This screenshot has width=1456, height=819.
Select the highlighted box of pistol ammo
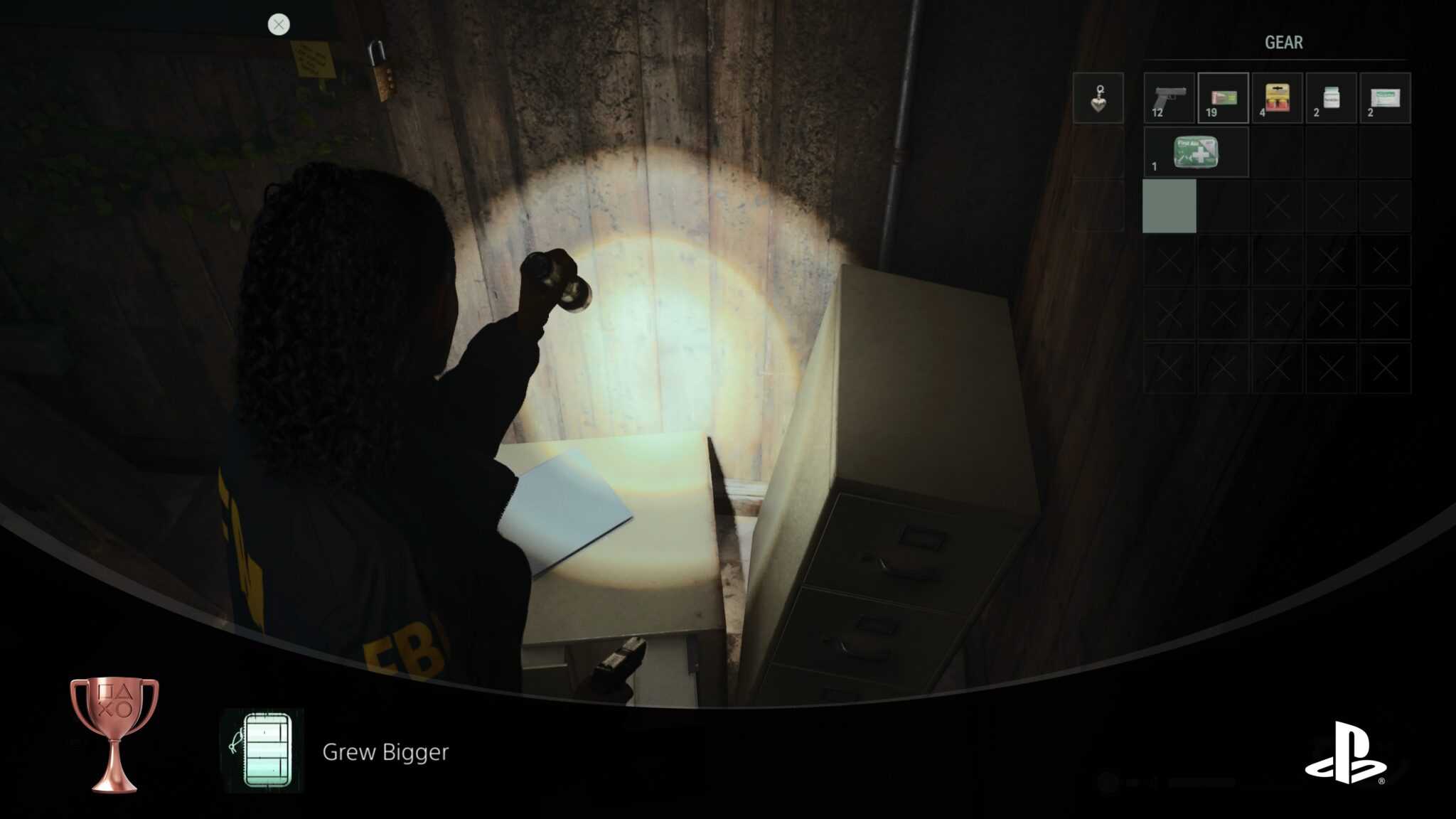1223,99
